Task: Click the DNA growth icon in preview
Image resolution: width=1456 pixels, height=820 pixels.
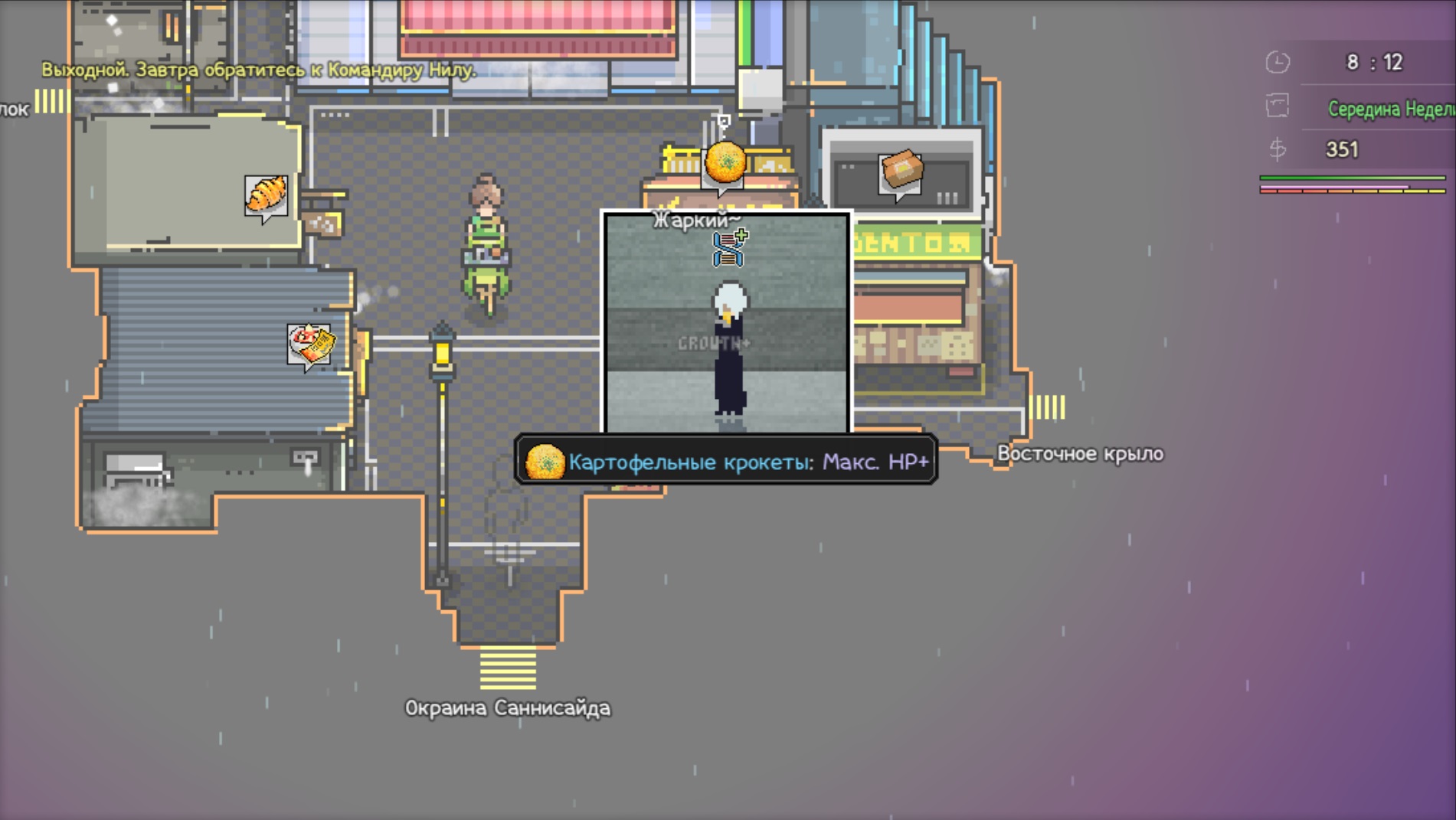Action: click(x=729, y=248)
